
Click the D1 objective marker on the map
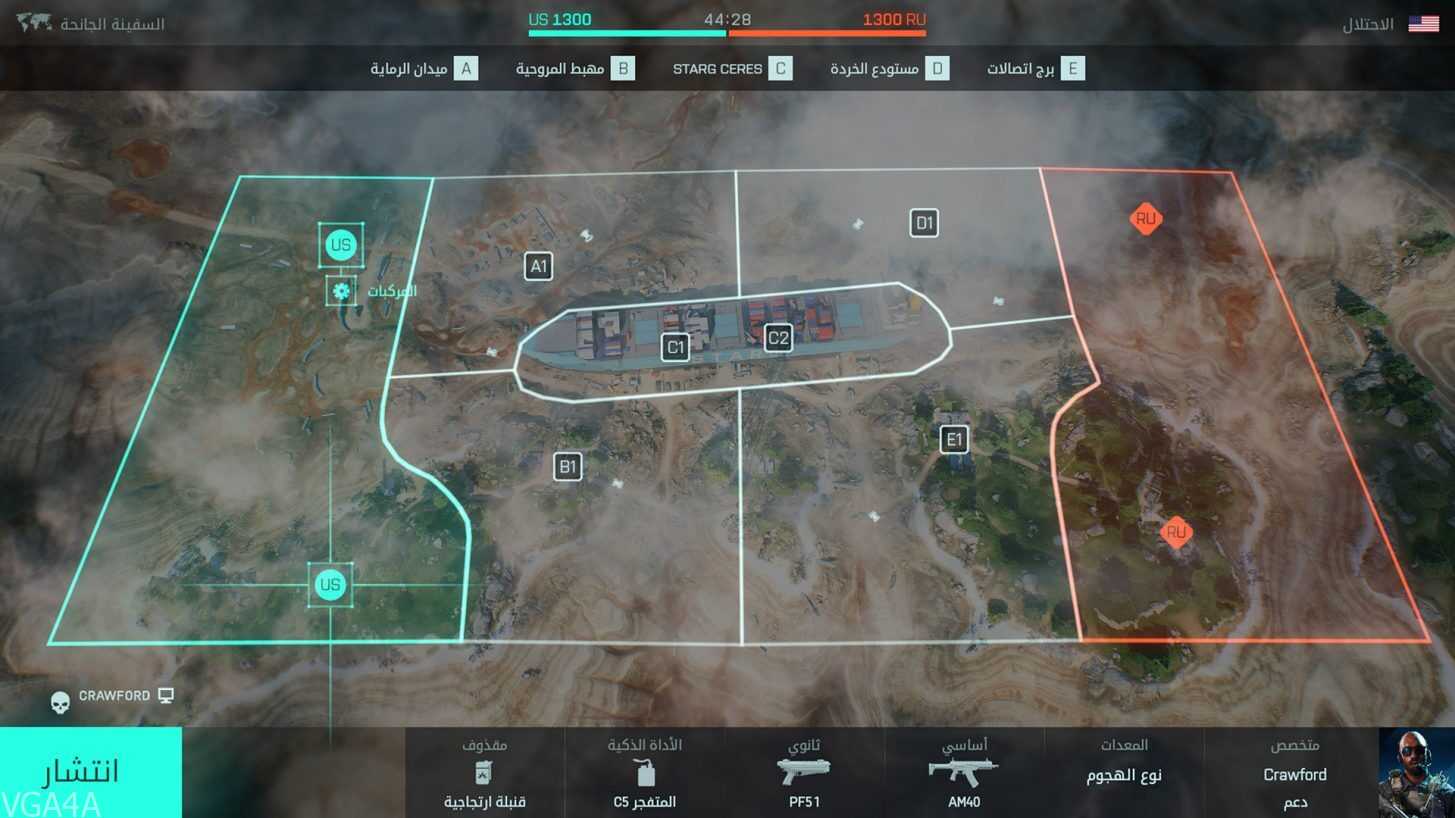tap(923, 223)
